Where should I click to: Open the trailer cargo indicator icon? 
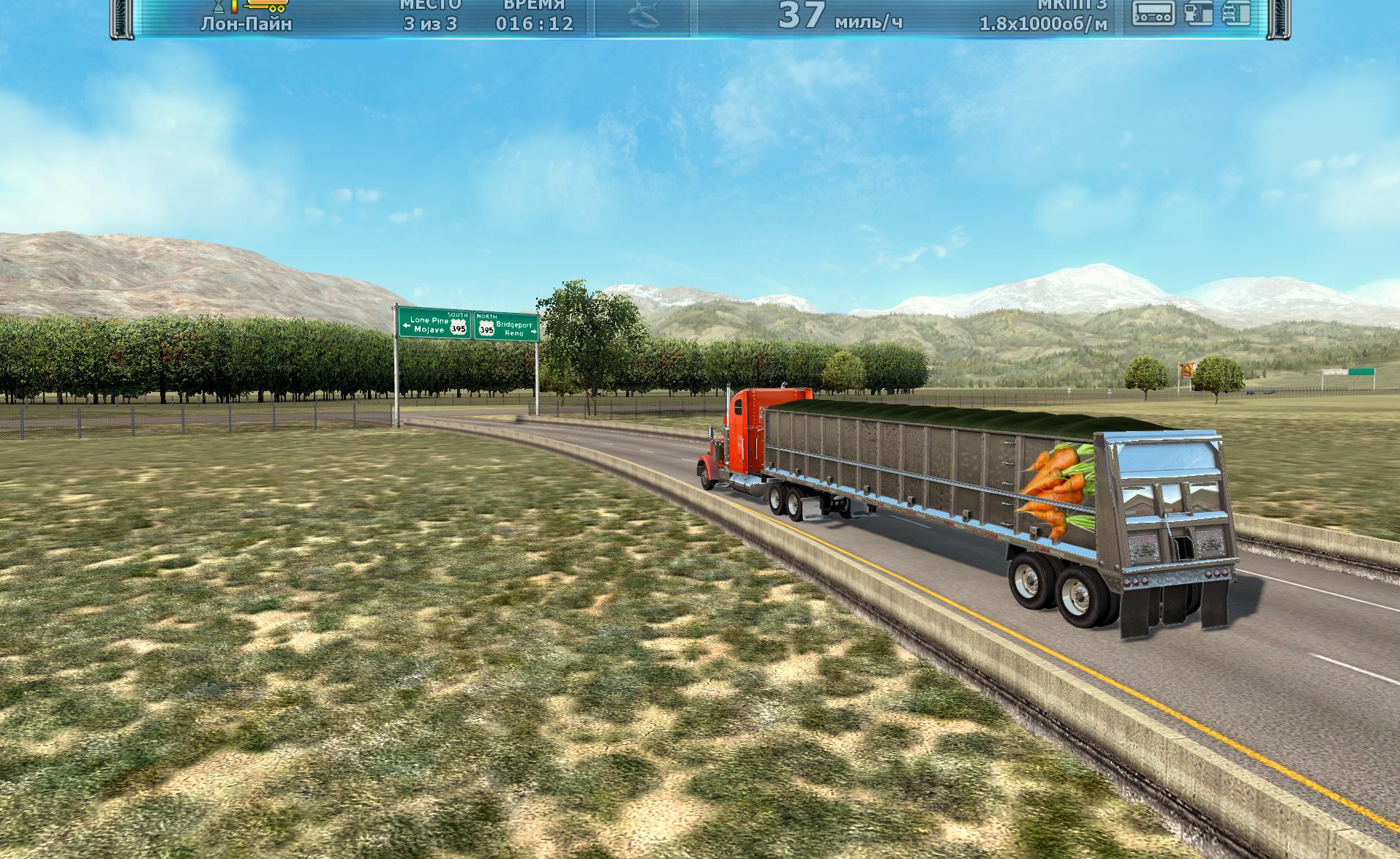coord(1154,12)
